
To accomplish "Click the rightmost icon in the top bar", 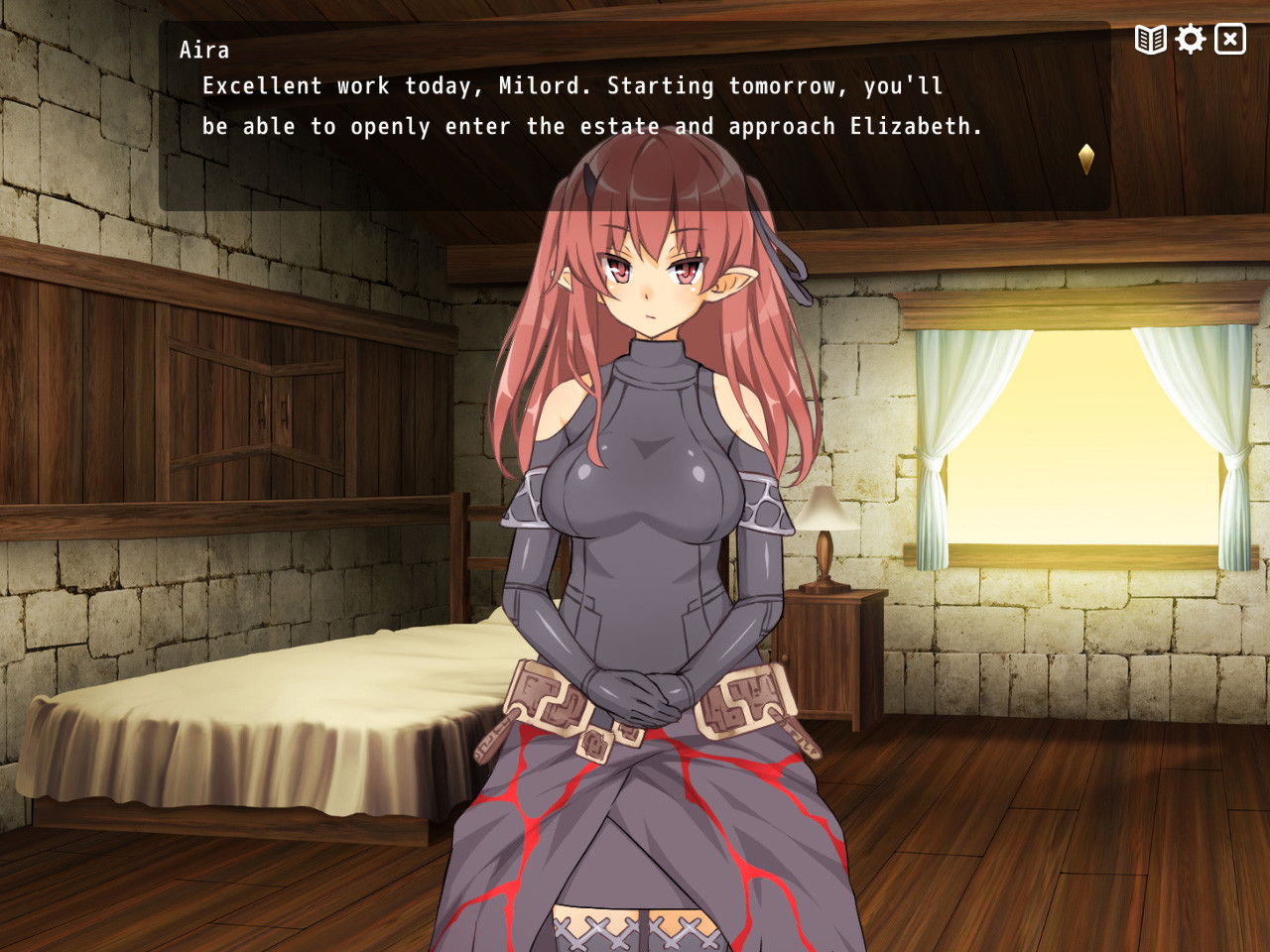I will 1229,39.
